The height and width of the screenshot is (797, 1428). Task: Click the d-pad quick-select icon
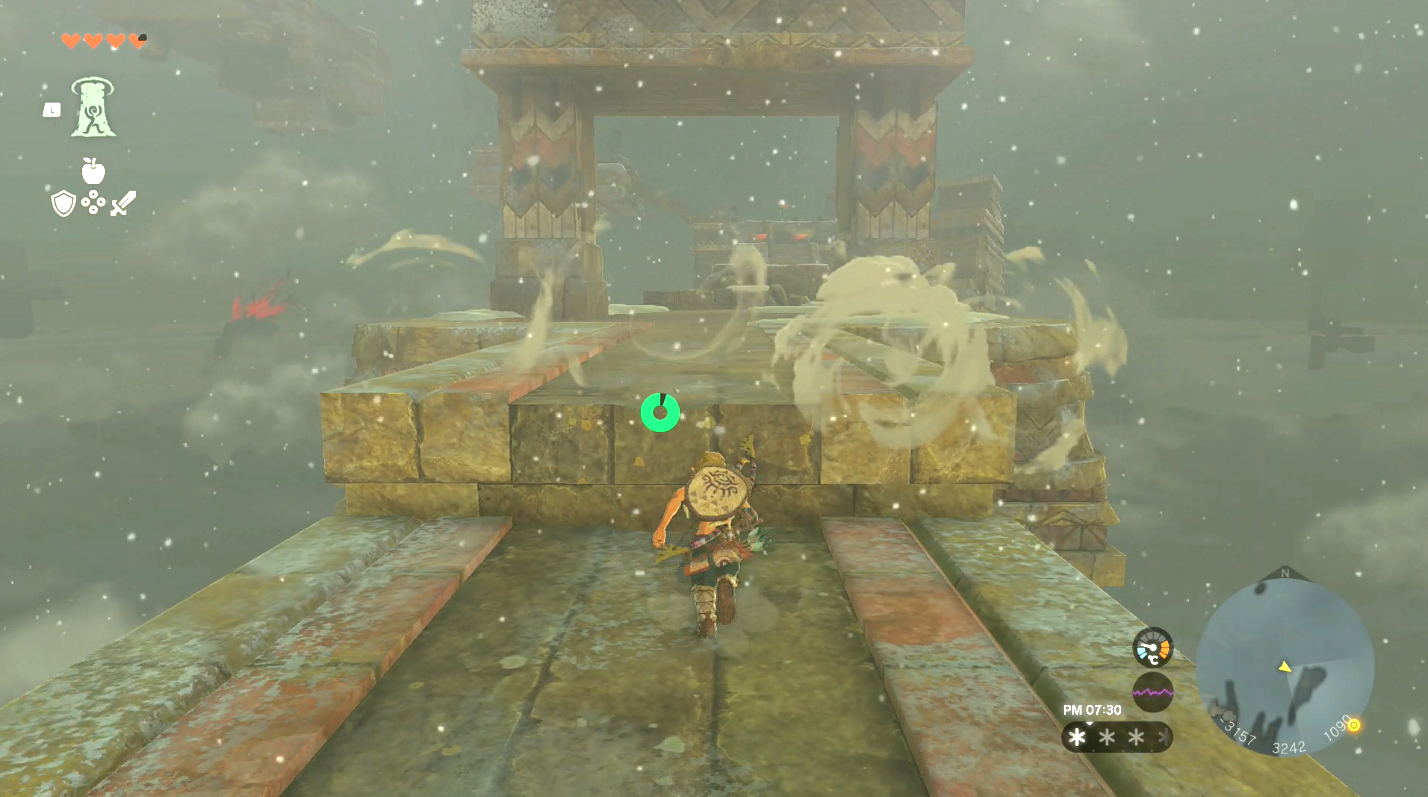coord(93,201)
